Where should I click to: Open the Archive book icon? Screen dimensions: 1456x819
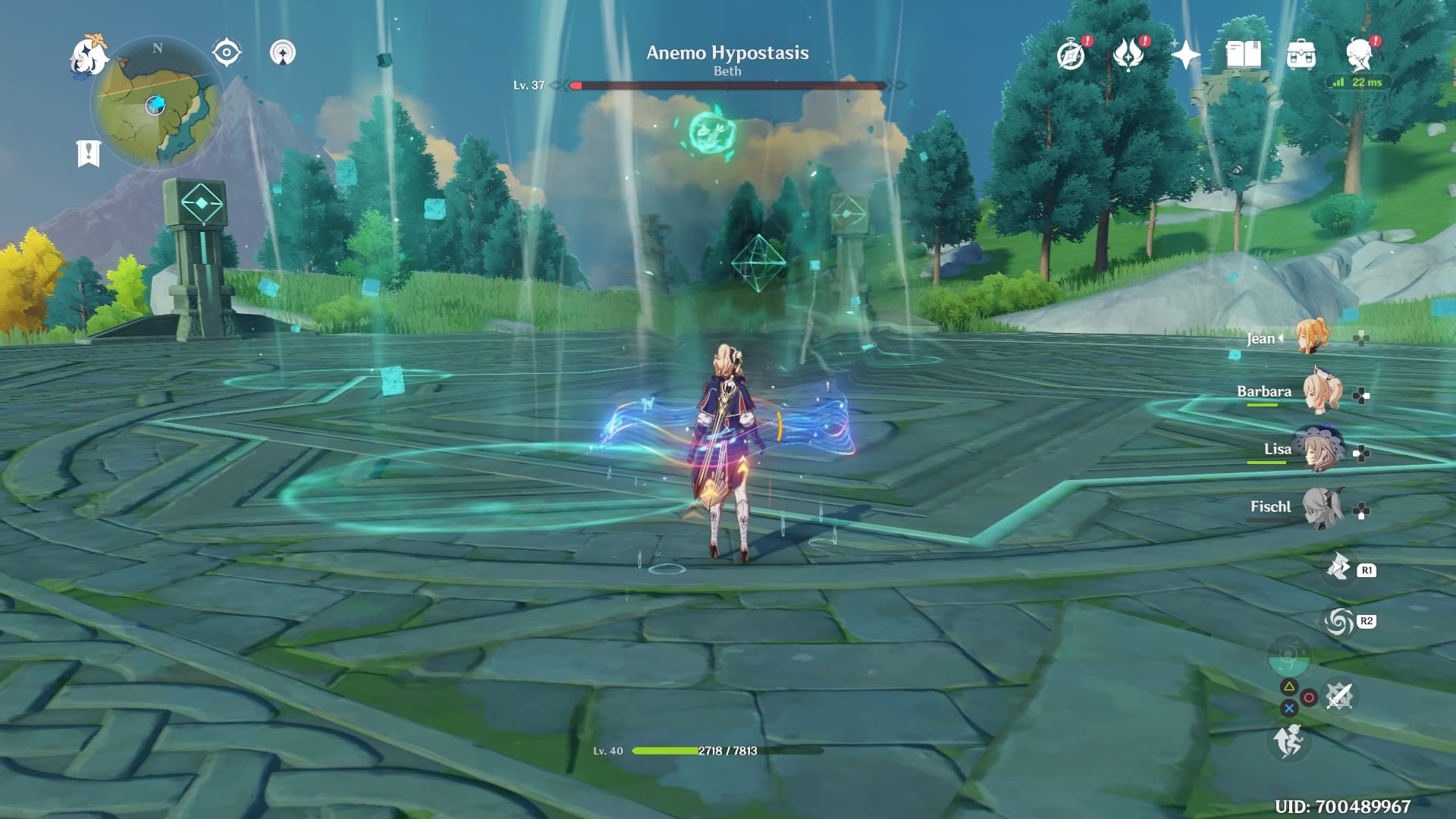1244,55
